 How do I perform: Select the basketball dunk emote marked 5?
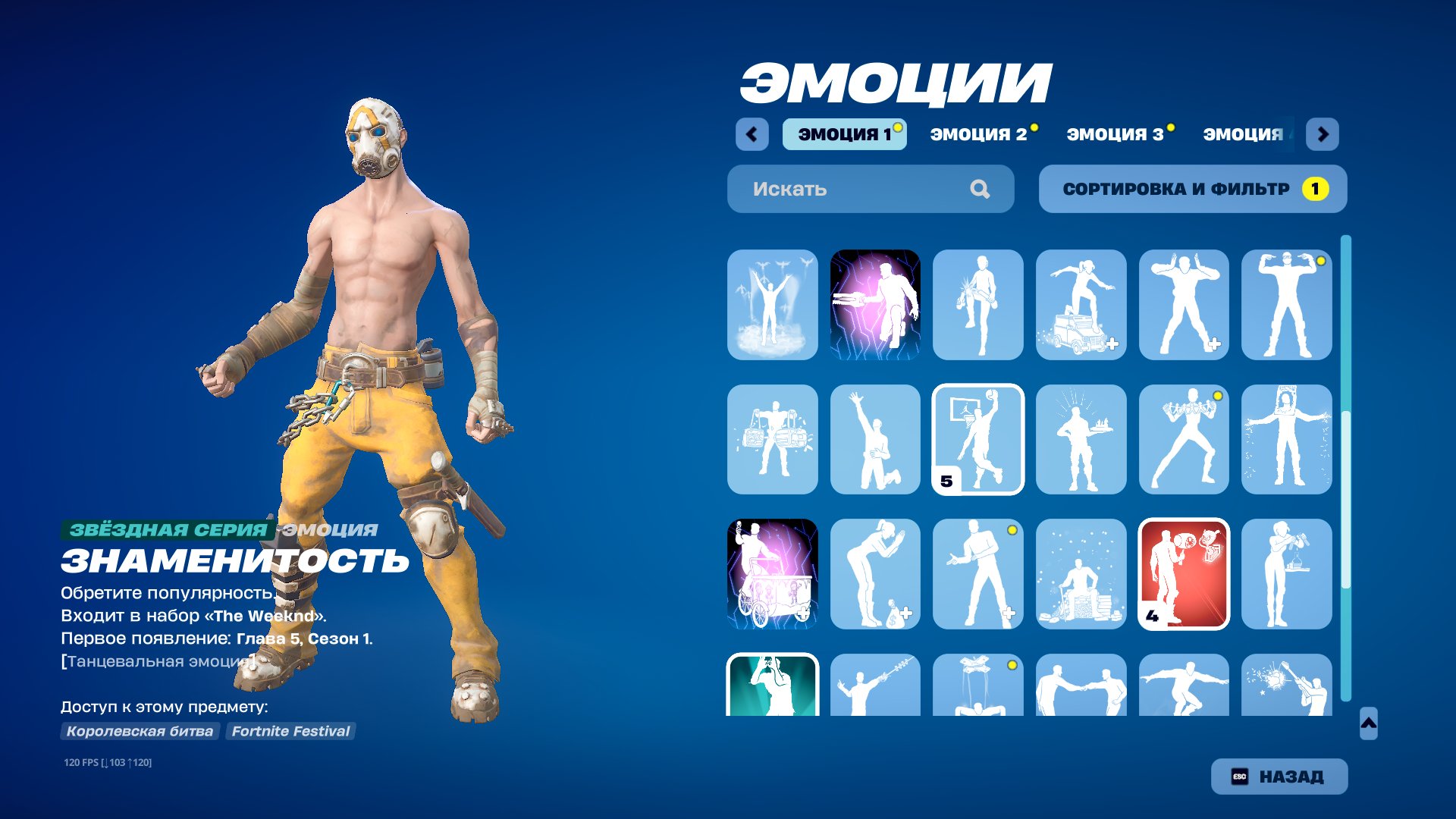tap(978, 440)
